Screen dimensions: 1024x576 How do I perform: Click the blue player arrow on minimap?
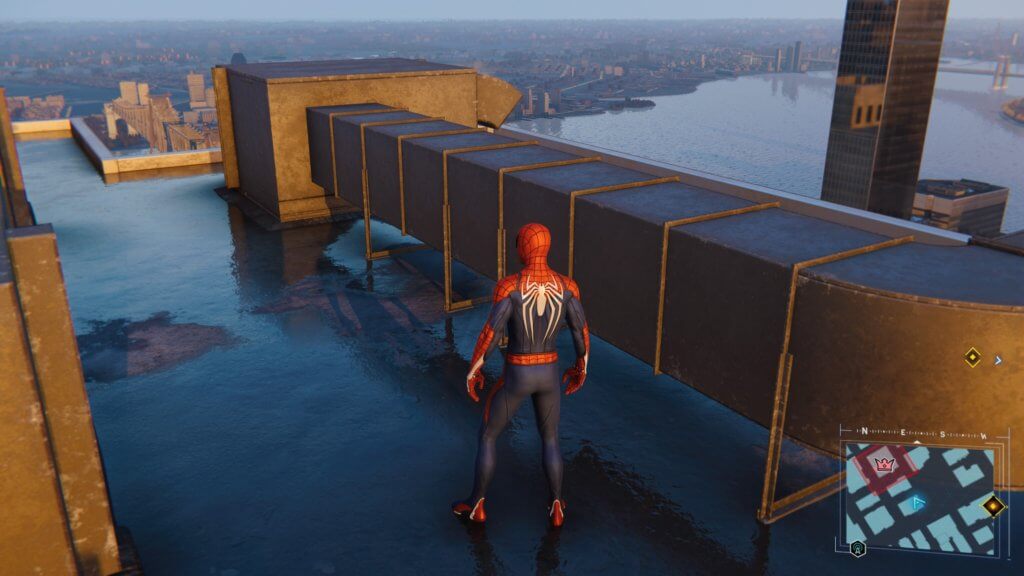click(919, 504)
